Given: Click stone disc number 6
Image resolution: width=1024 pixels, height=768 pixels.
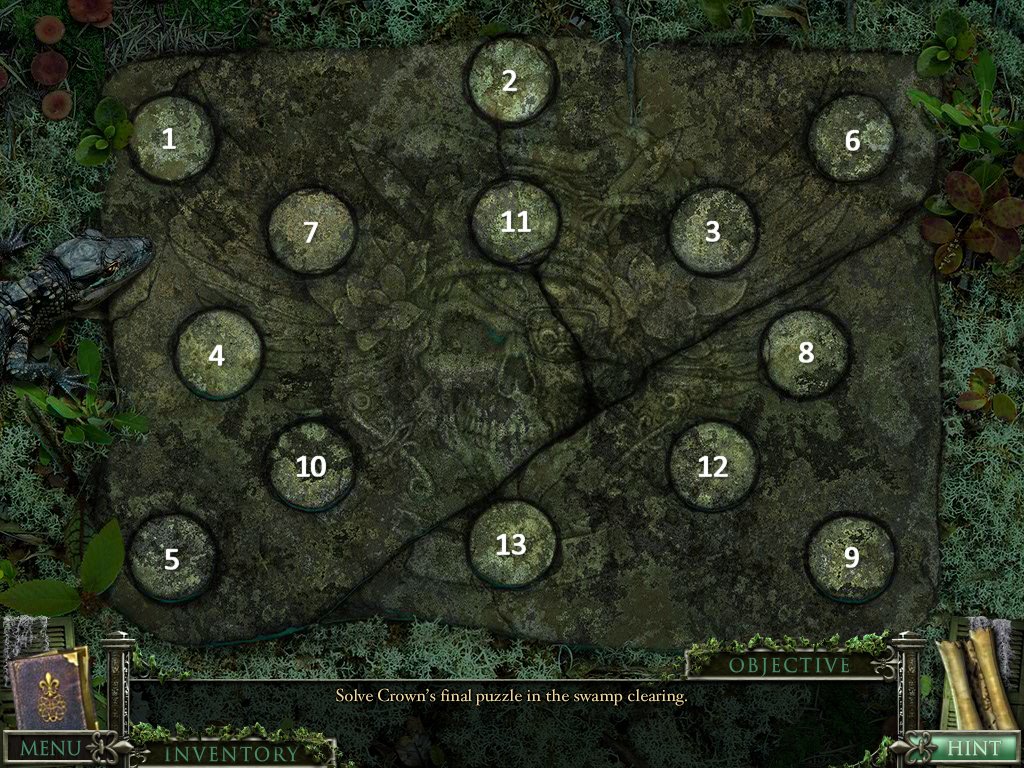Looking at the screenshot, I should click(x=851, y=139).
